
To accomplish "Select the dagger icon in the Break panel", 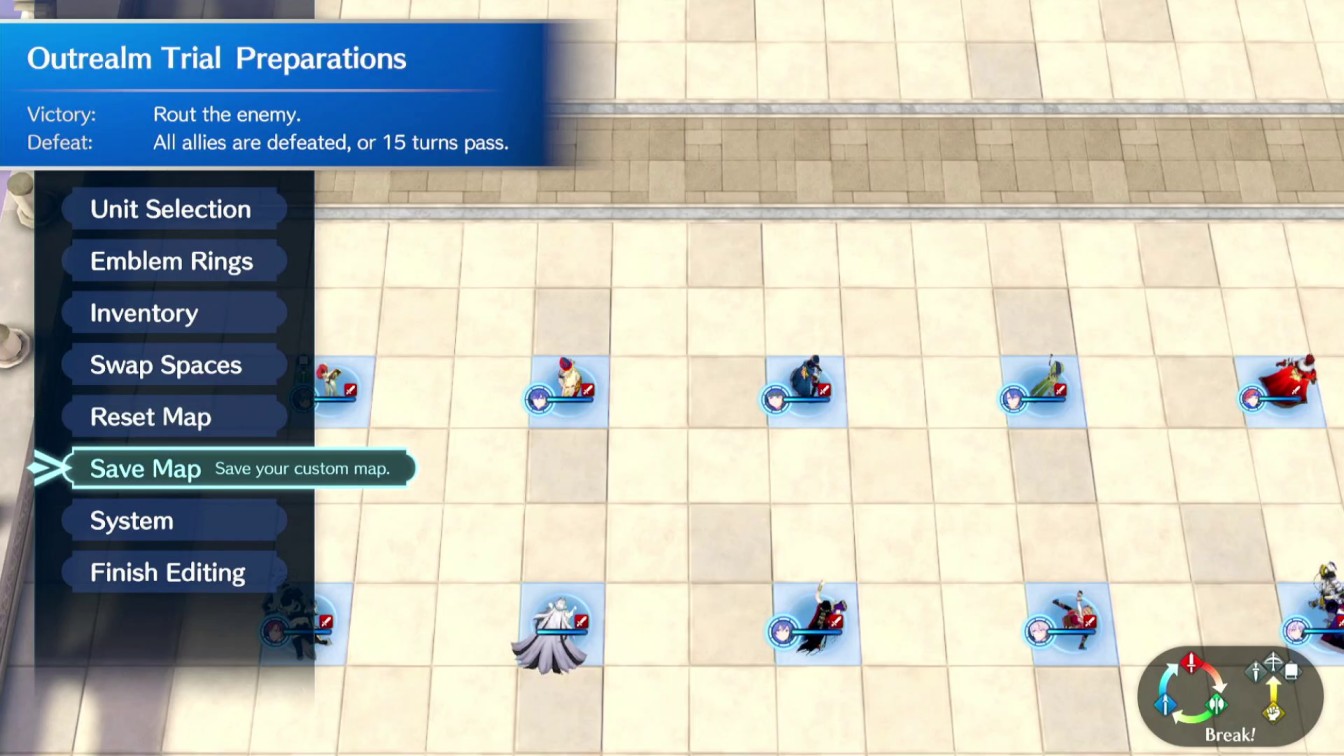I will click(x=1254, y=671).
